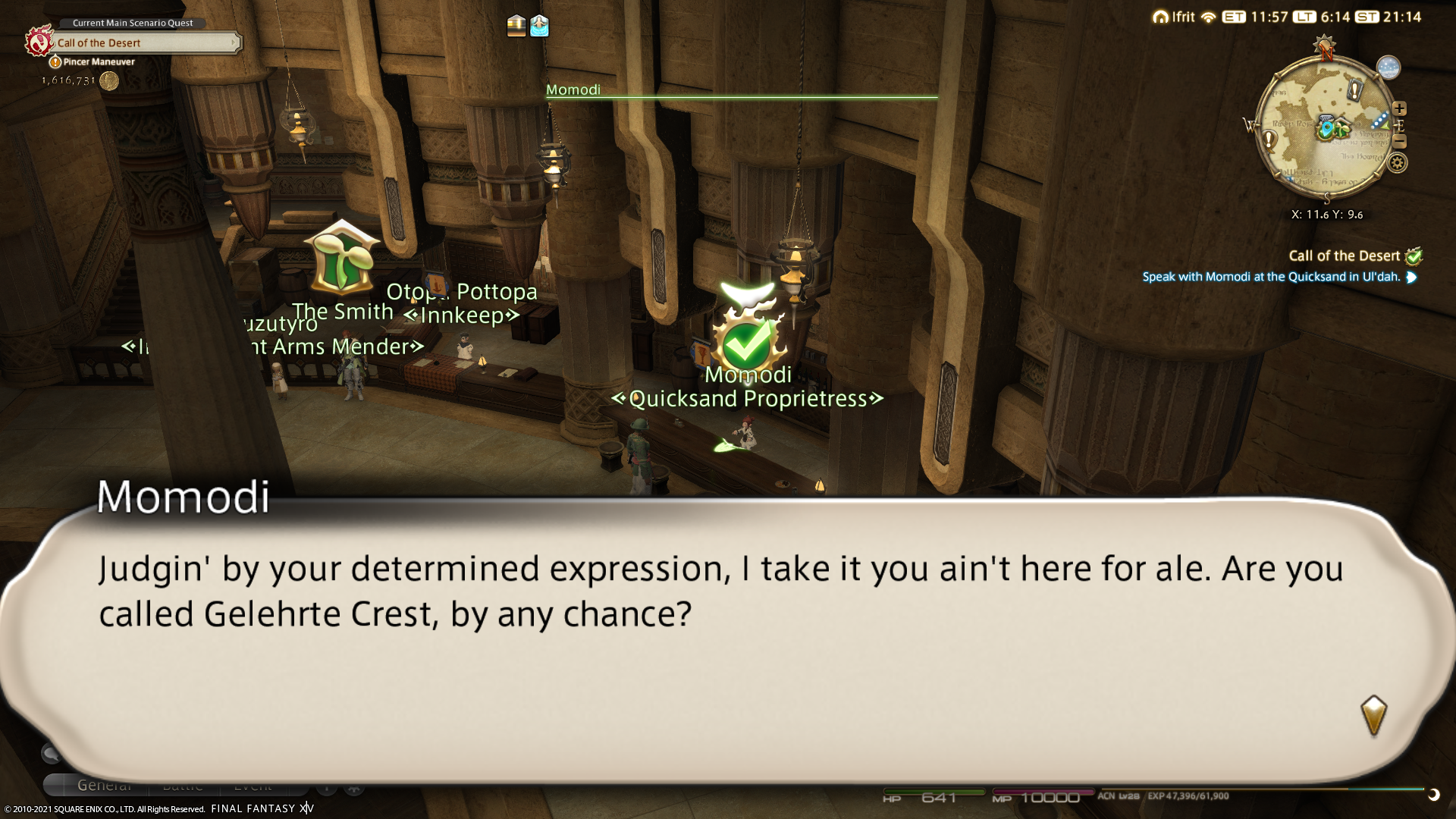Click the blue sanctuary status icon
Image resolution: width=1456 pixels, height=819 pixels.
539,26
